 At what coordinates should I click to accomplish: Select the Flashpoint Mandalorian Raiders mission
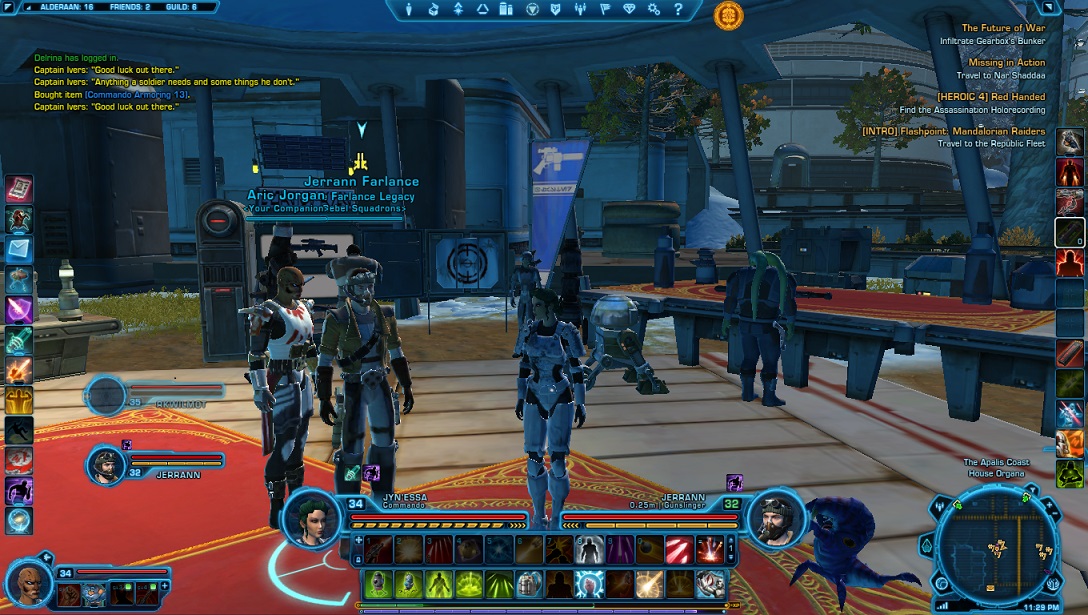[953, 131]
